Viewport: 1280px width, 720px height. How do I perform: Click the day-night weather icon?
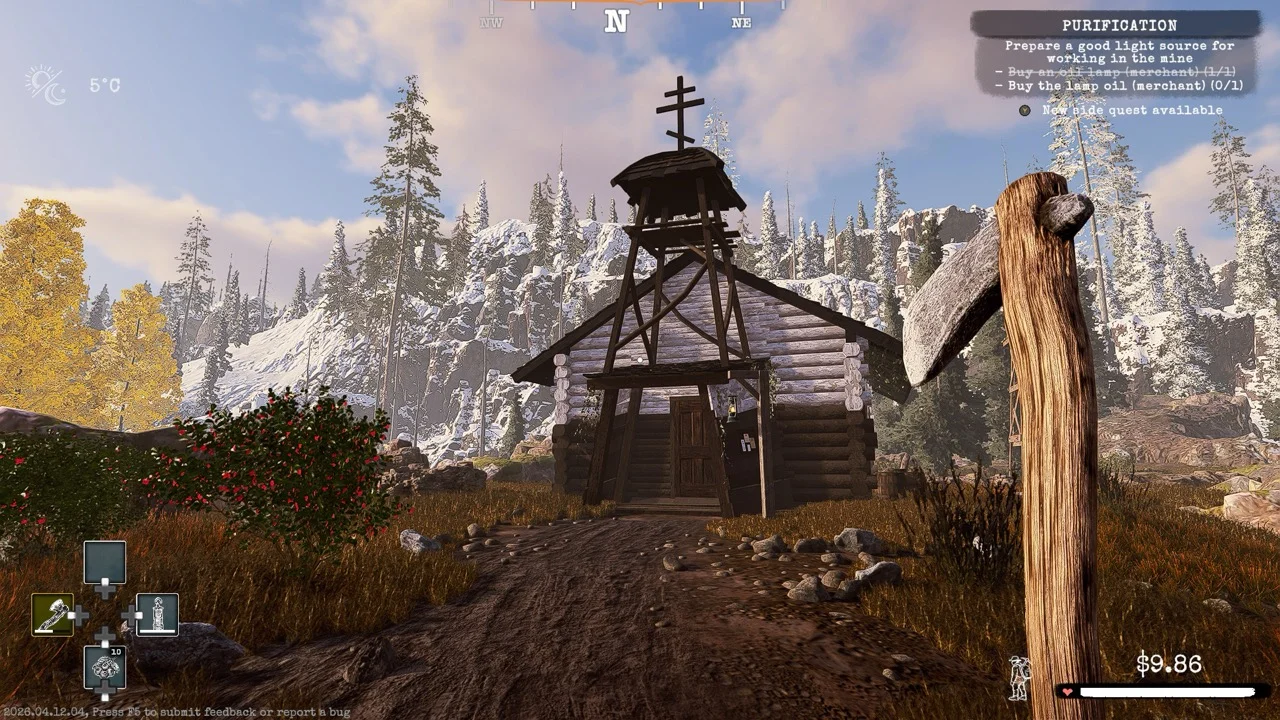(x=46, y=85)
